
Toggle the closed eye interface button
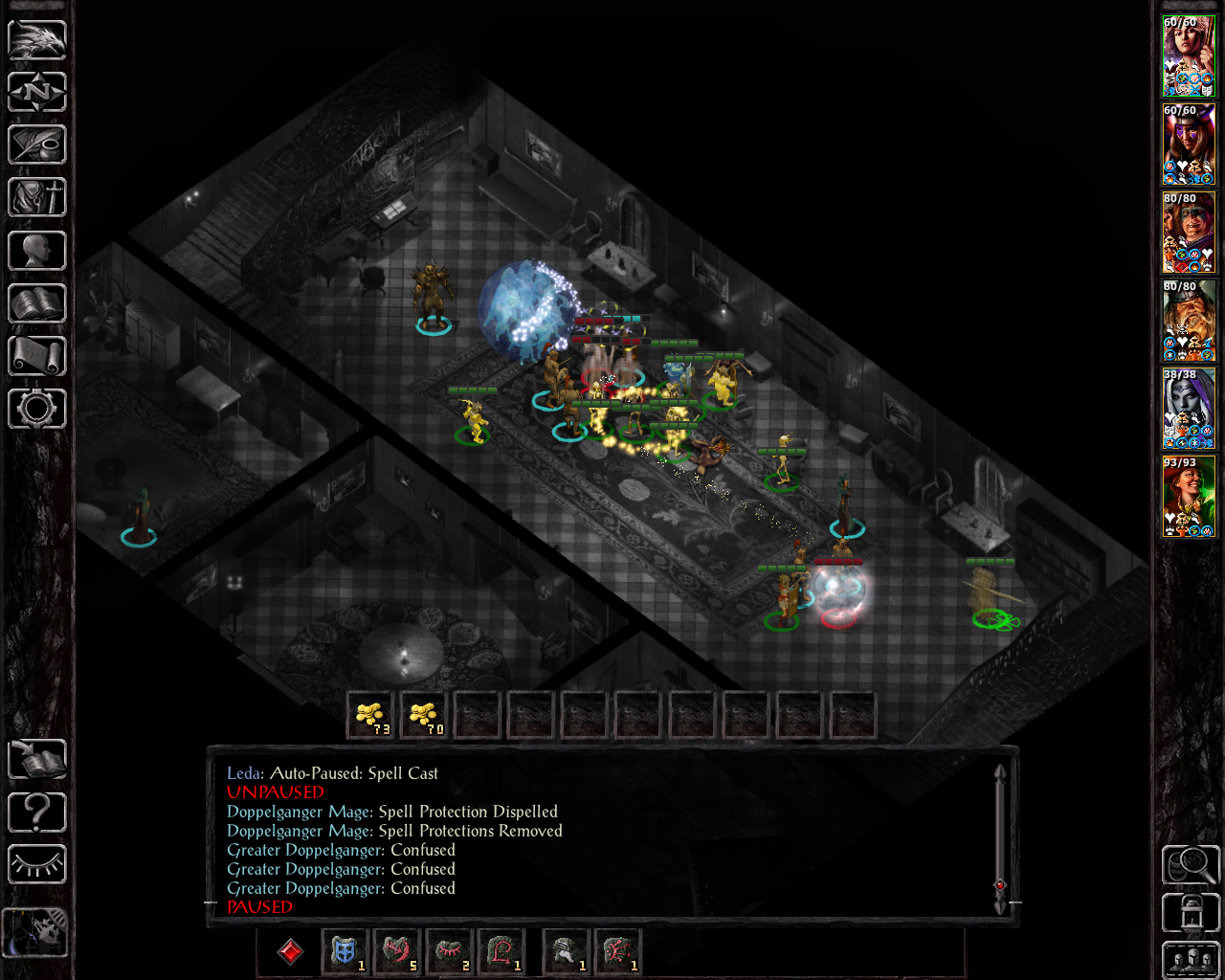tap(37, 865)
